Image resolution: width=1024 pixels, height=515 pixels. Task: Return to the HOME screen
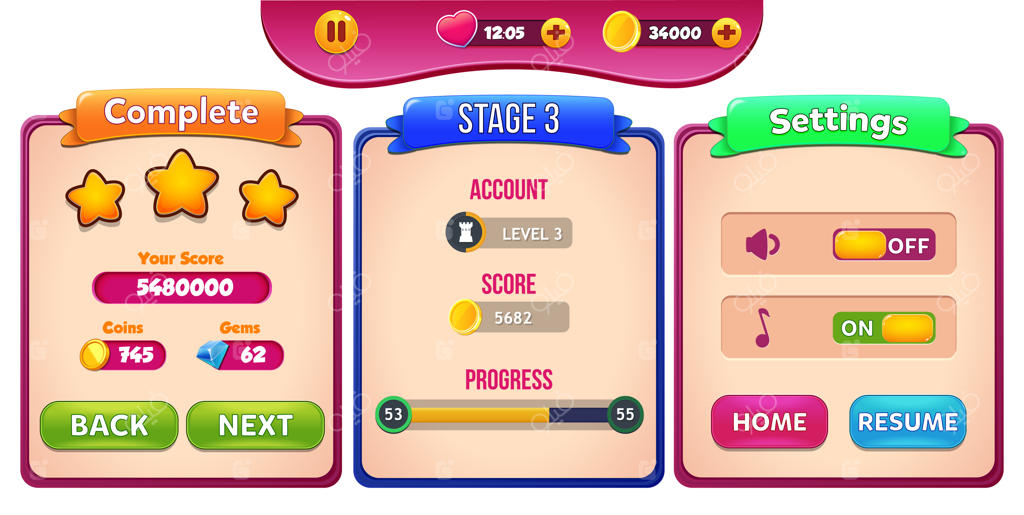pyautogui.click(x=769, y=422)
